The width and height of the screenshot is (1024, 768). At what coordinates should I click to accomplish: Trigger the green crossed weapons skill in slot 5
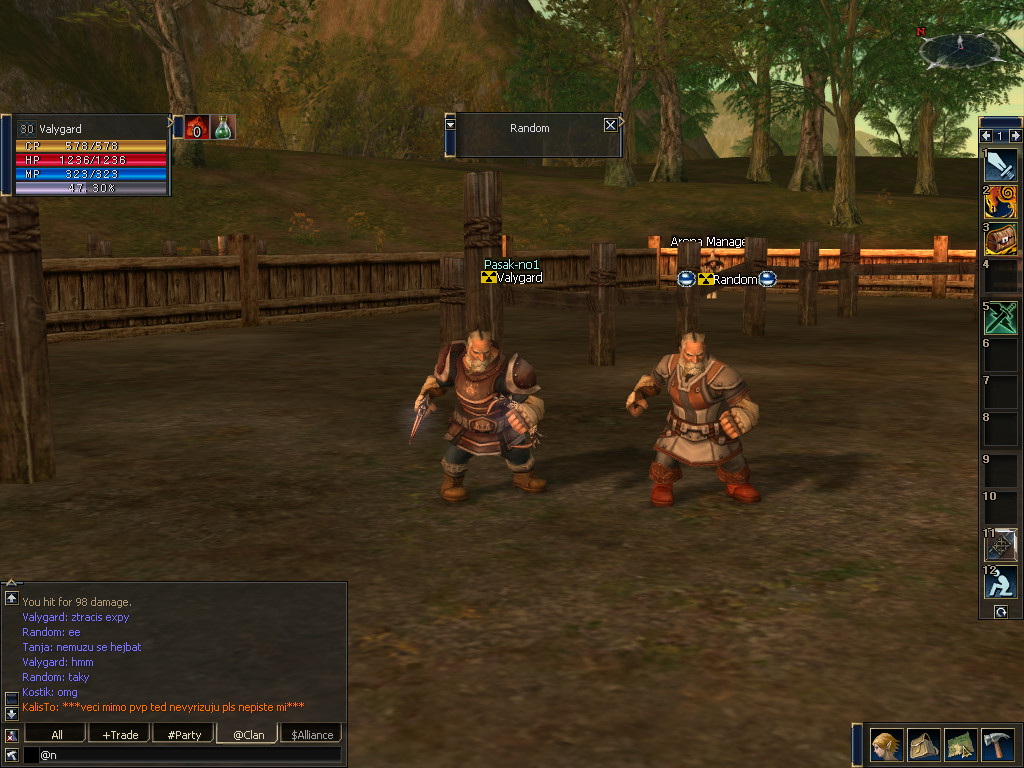coord(1000,318)
